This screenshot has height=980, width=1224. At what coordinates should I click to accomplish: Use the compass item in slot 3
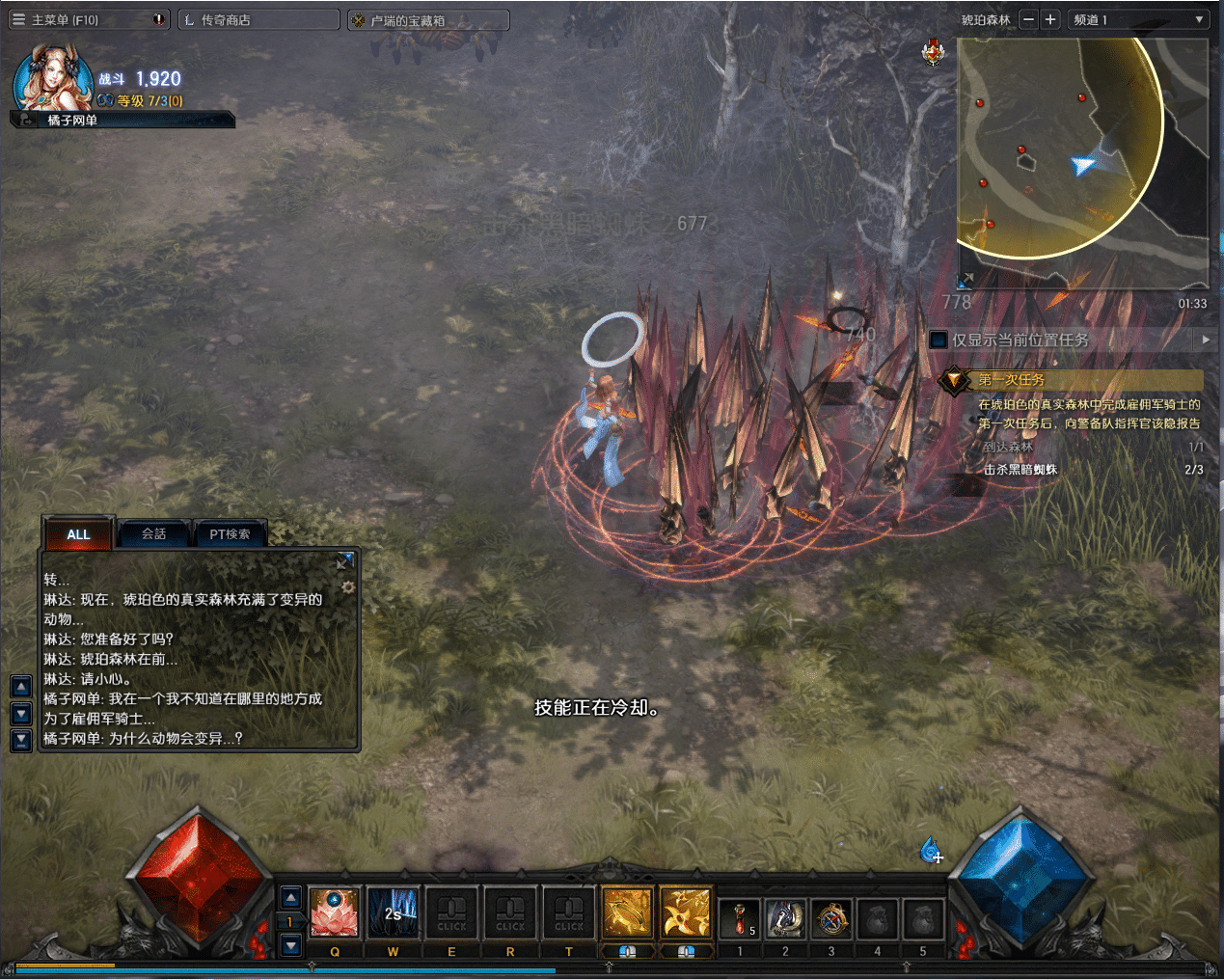point(831,918)
